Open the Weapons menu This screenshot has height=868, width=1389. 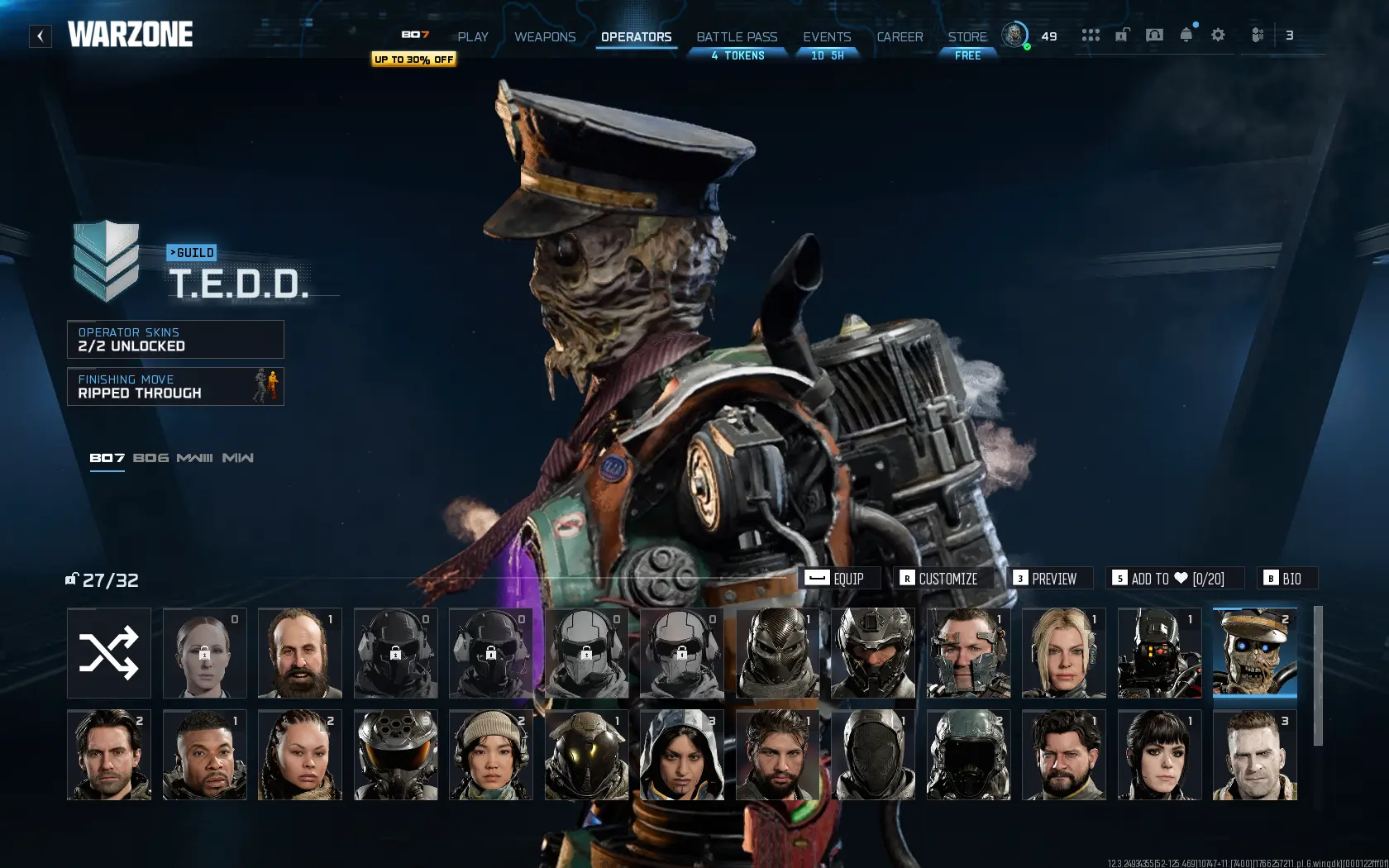click(x=545, y=36)
